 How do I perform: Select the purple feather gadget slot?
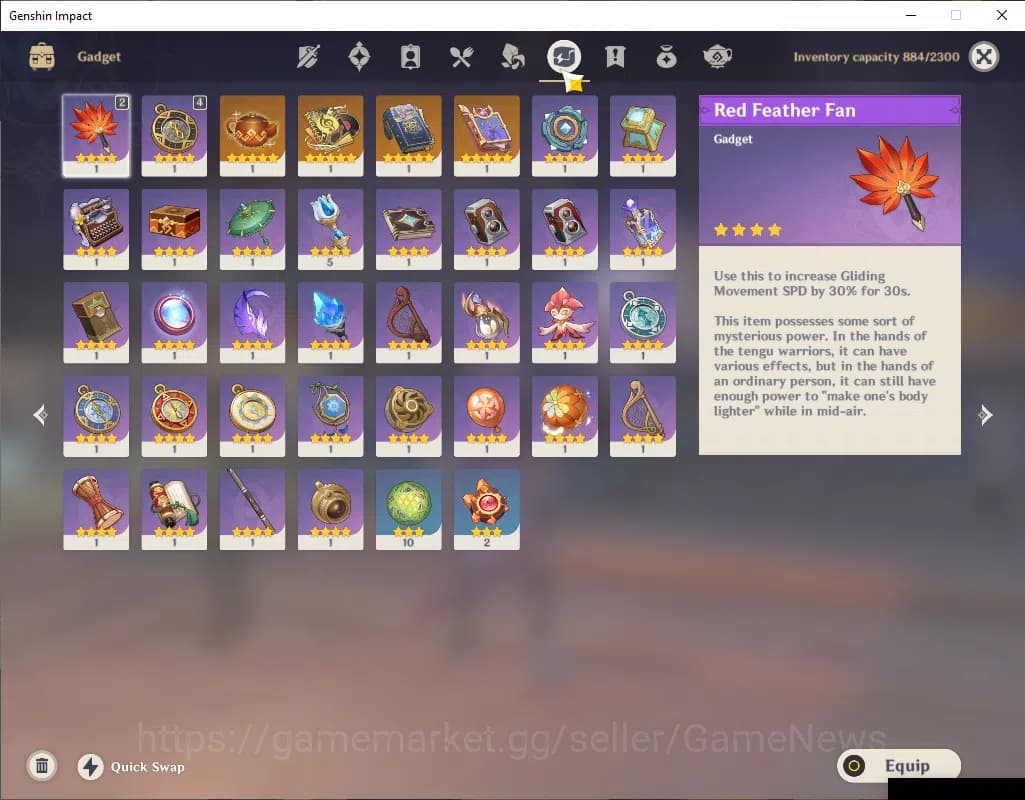tap(252, 321)
